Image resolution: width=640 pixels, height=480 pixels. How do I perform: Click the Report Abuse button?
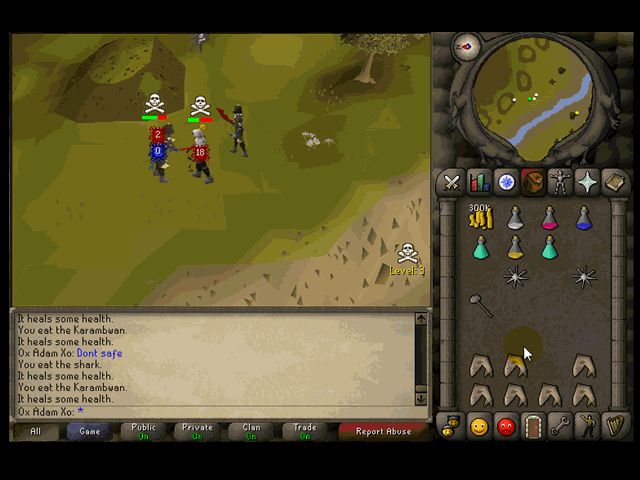coord(382,431)
